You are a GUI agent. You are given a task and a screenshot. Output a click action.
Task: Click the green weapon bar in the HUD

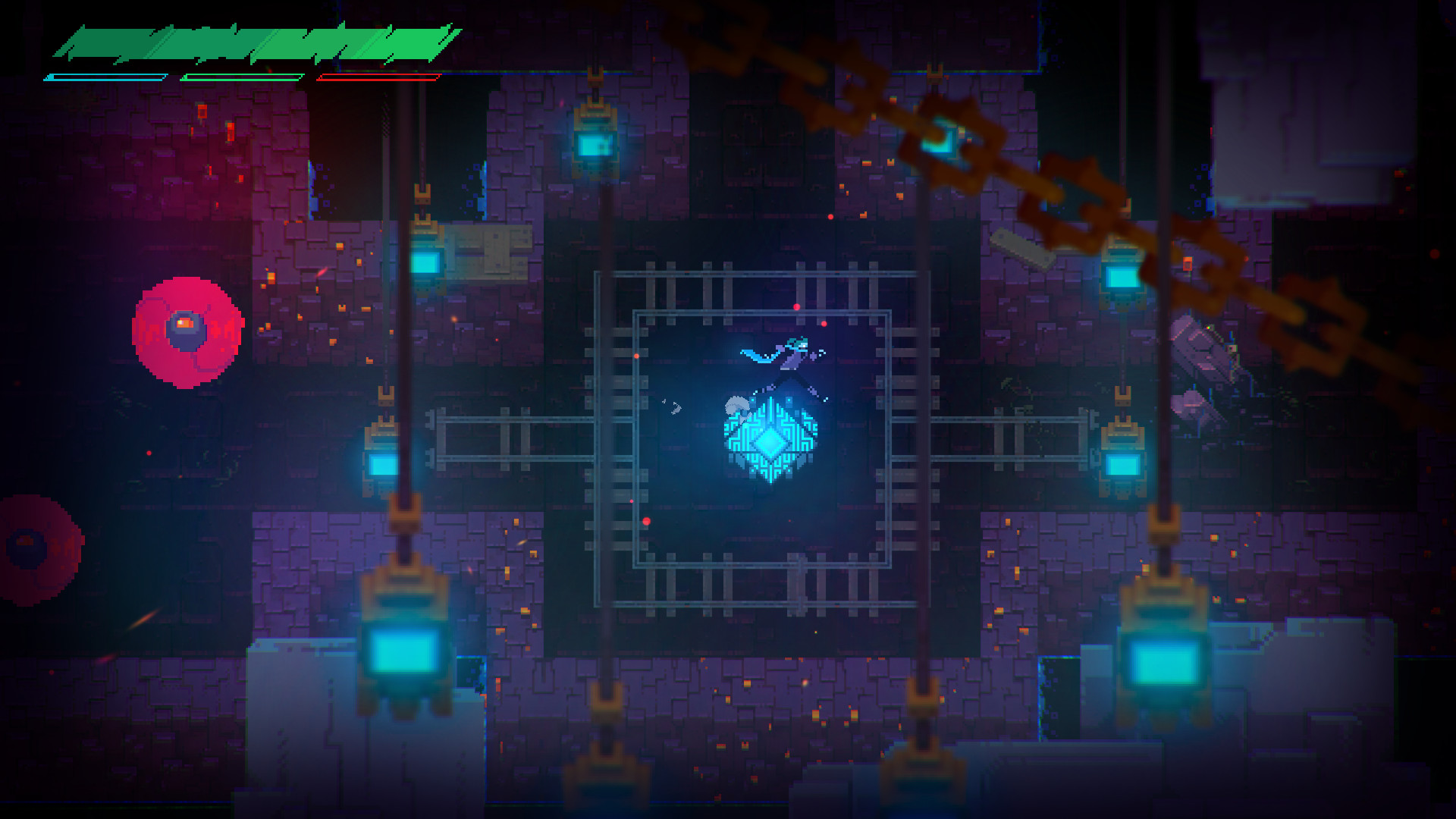click(x=241, y=77)
